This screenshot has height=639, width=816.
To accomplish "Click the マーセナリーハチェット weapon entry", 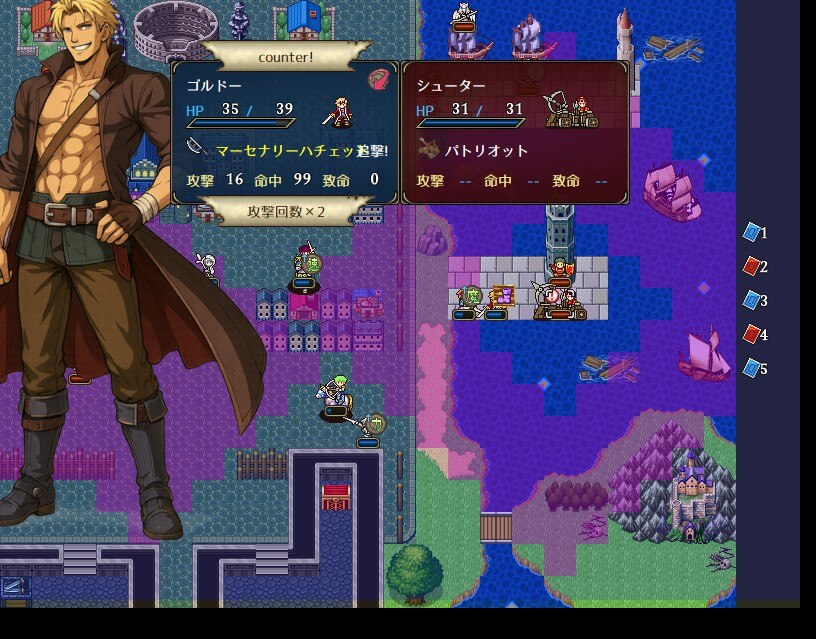I will 285,150.
